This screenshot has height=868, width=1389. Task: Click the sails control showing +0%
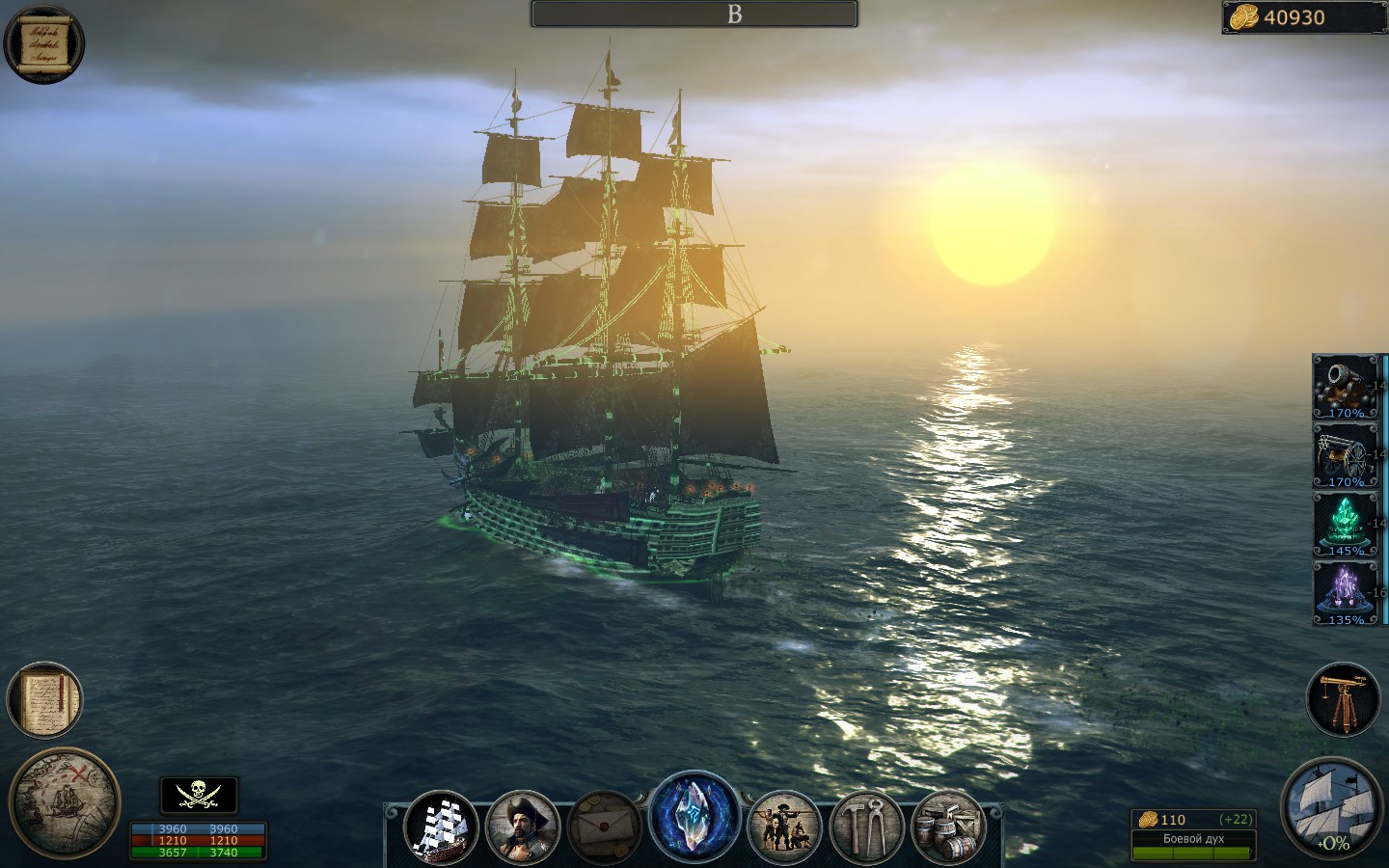(1332, 808)
